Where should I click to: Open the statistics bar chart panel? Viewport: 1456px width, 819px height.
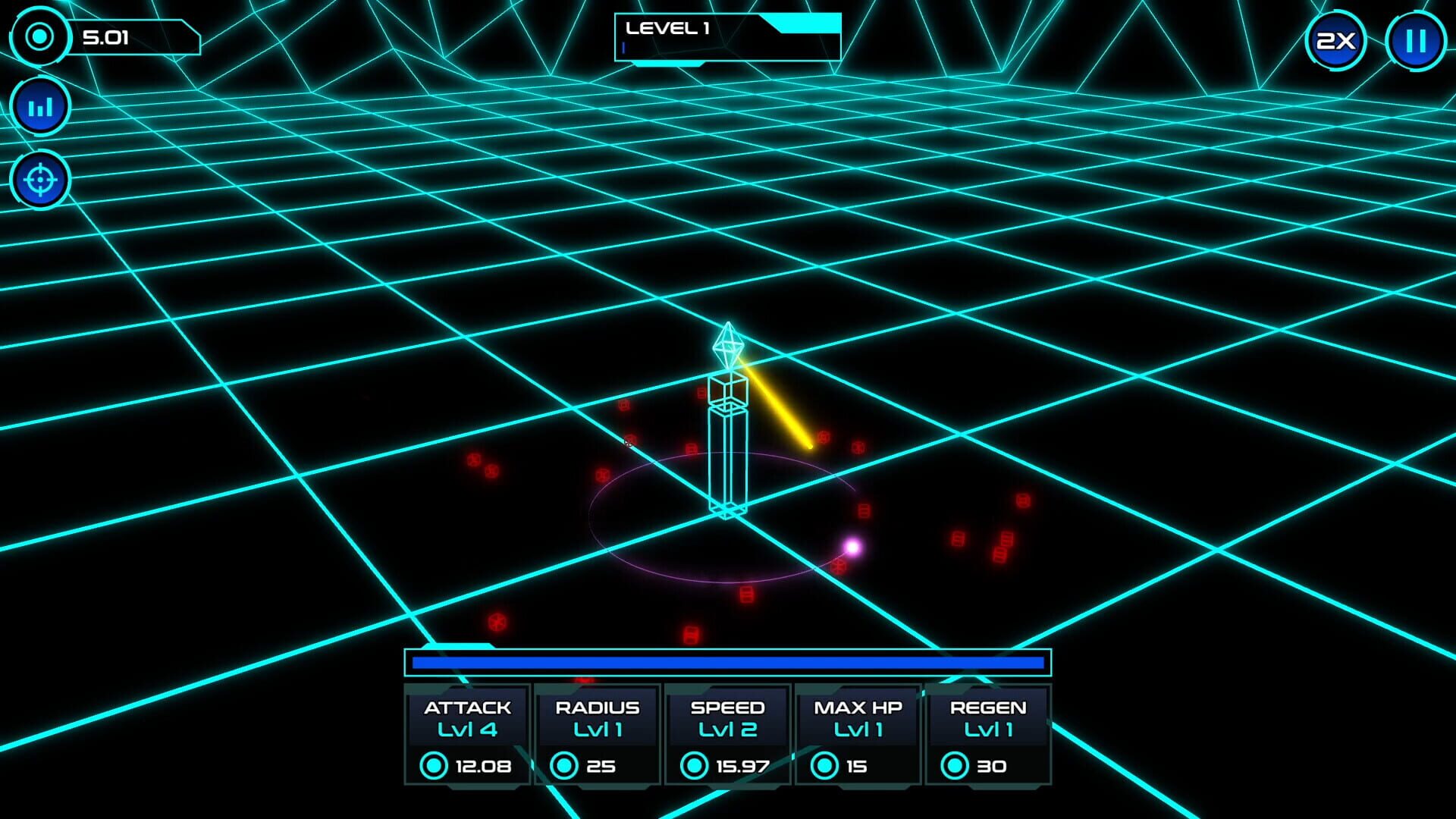pos(40,105)
